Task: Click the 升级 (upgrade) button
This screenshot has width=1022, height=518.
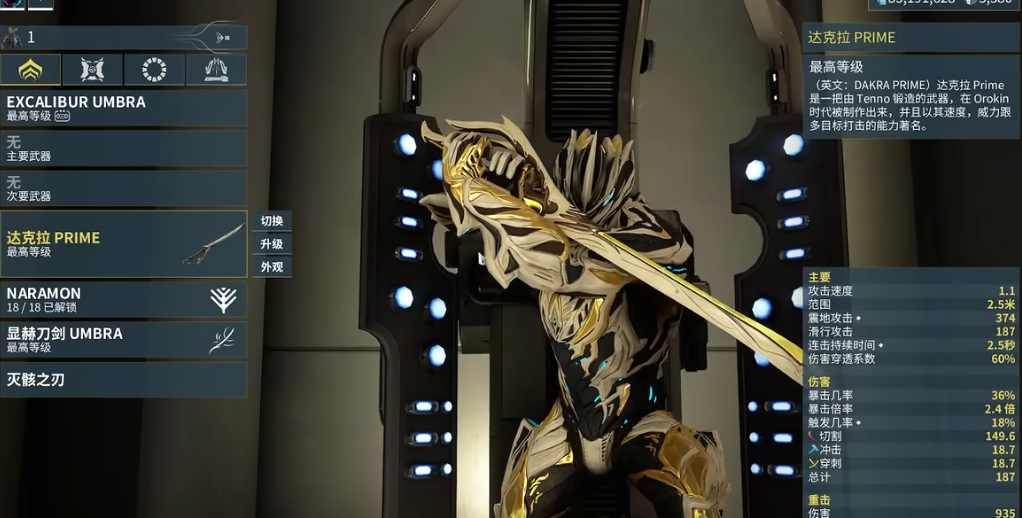Action: tap(272, 244)
